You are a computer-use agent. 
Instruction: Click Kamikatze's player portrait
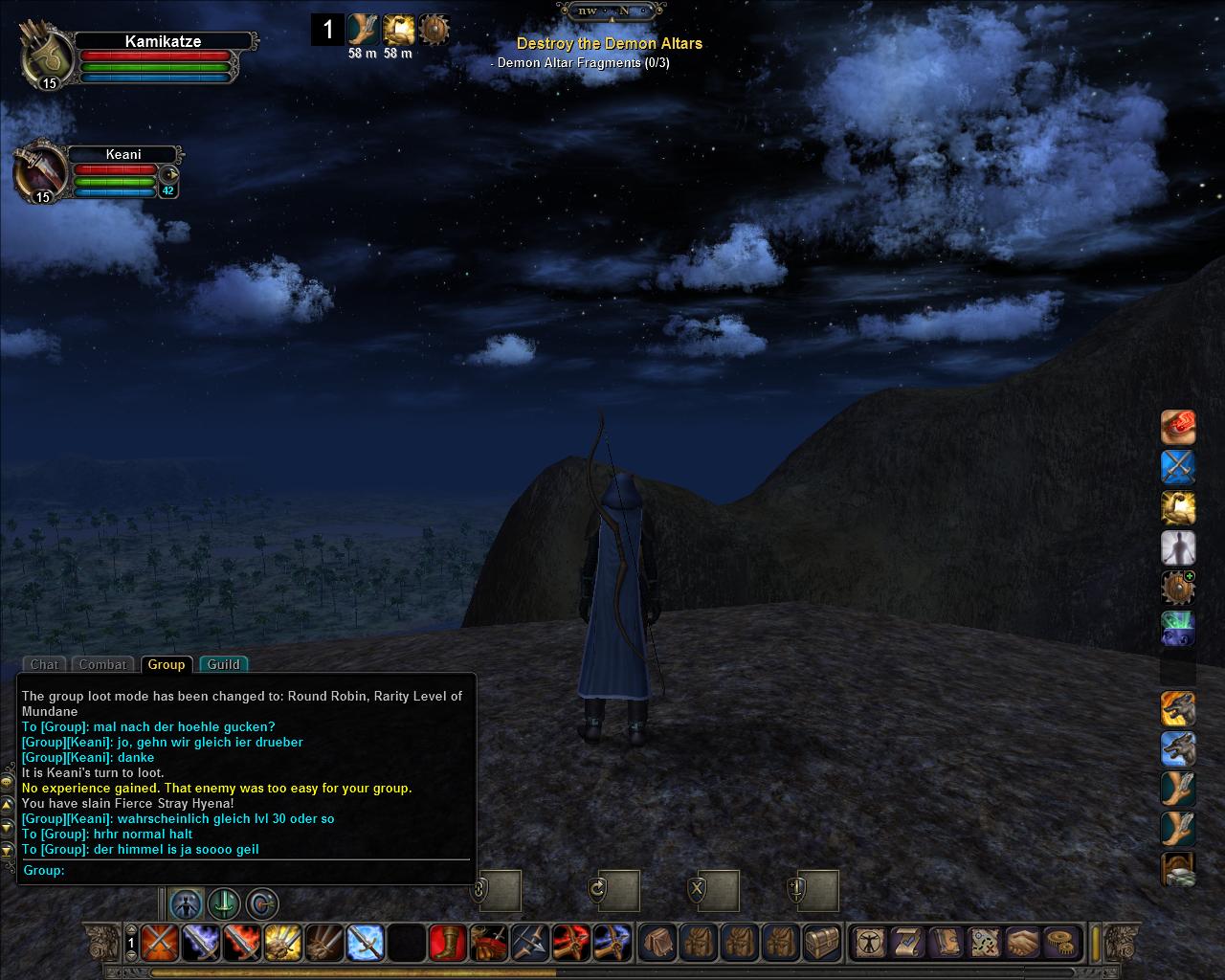47,57
